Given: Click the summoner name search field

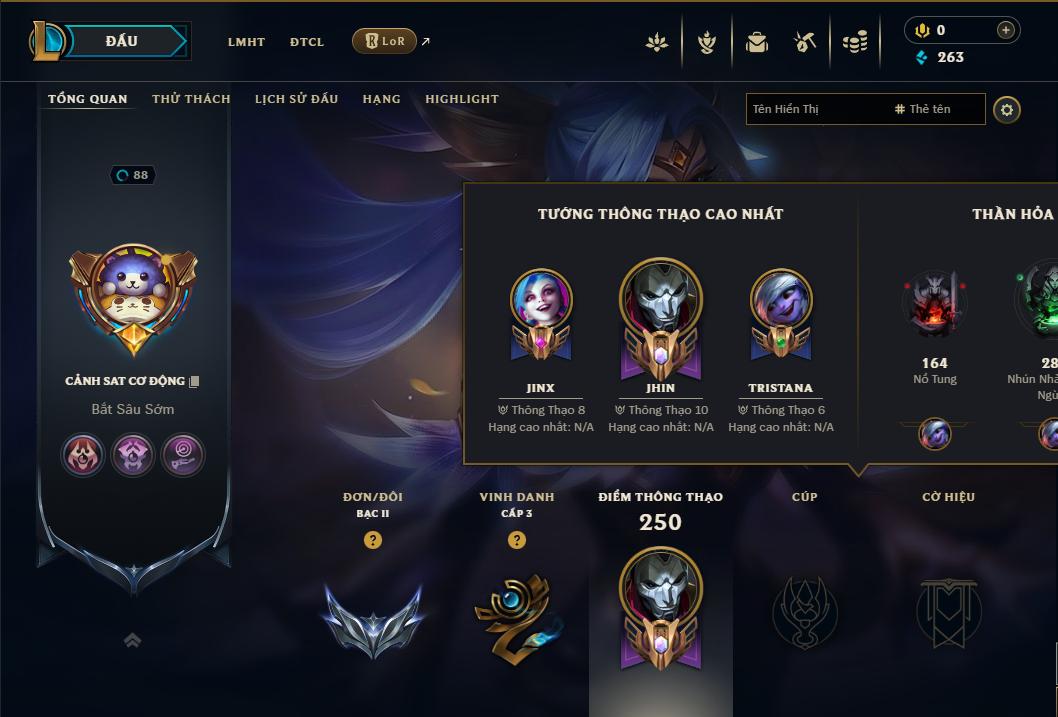Looking at the screenshot, I should 815,109.
